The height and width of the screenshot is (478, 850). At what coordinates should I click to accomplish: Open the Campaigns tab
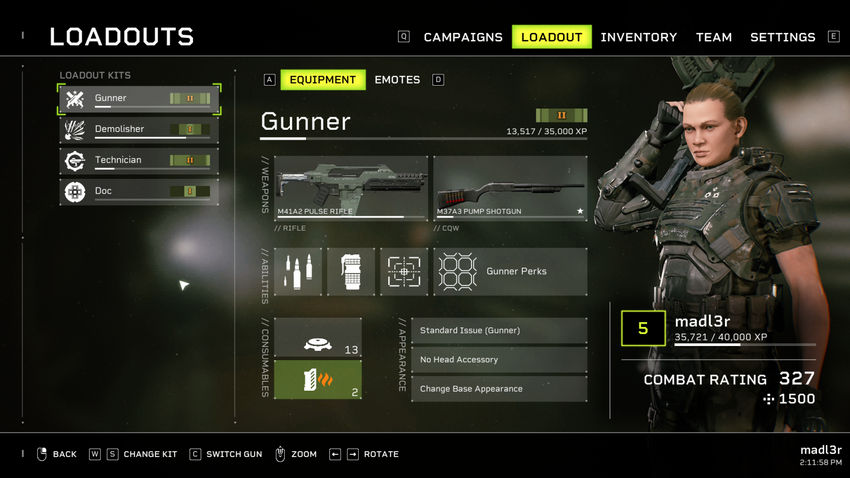click(463, 37)
